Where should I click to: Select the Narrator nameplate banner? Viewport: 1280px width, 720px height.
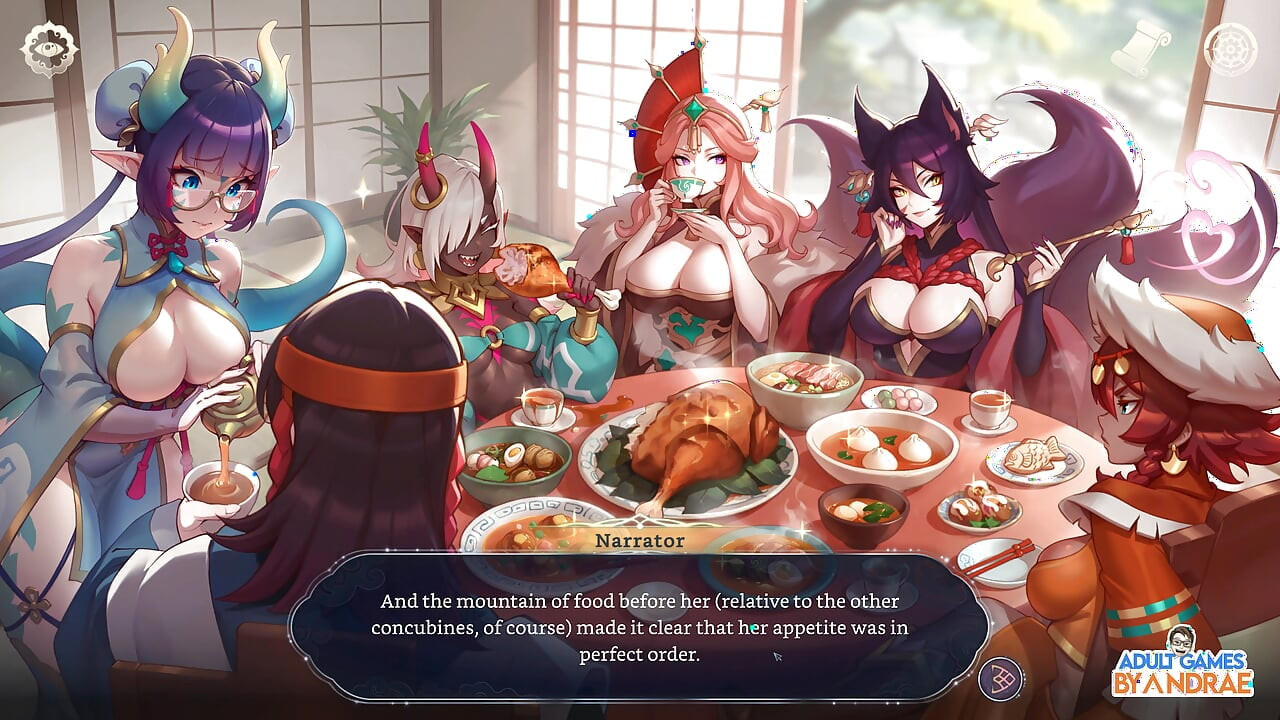(638, 540)
